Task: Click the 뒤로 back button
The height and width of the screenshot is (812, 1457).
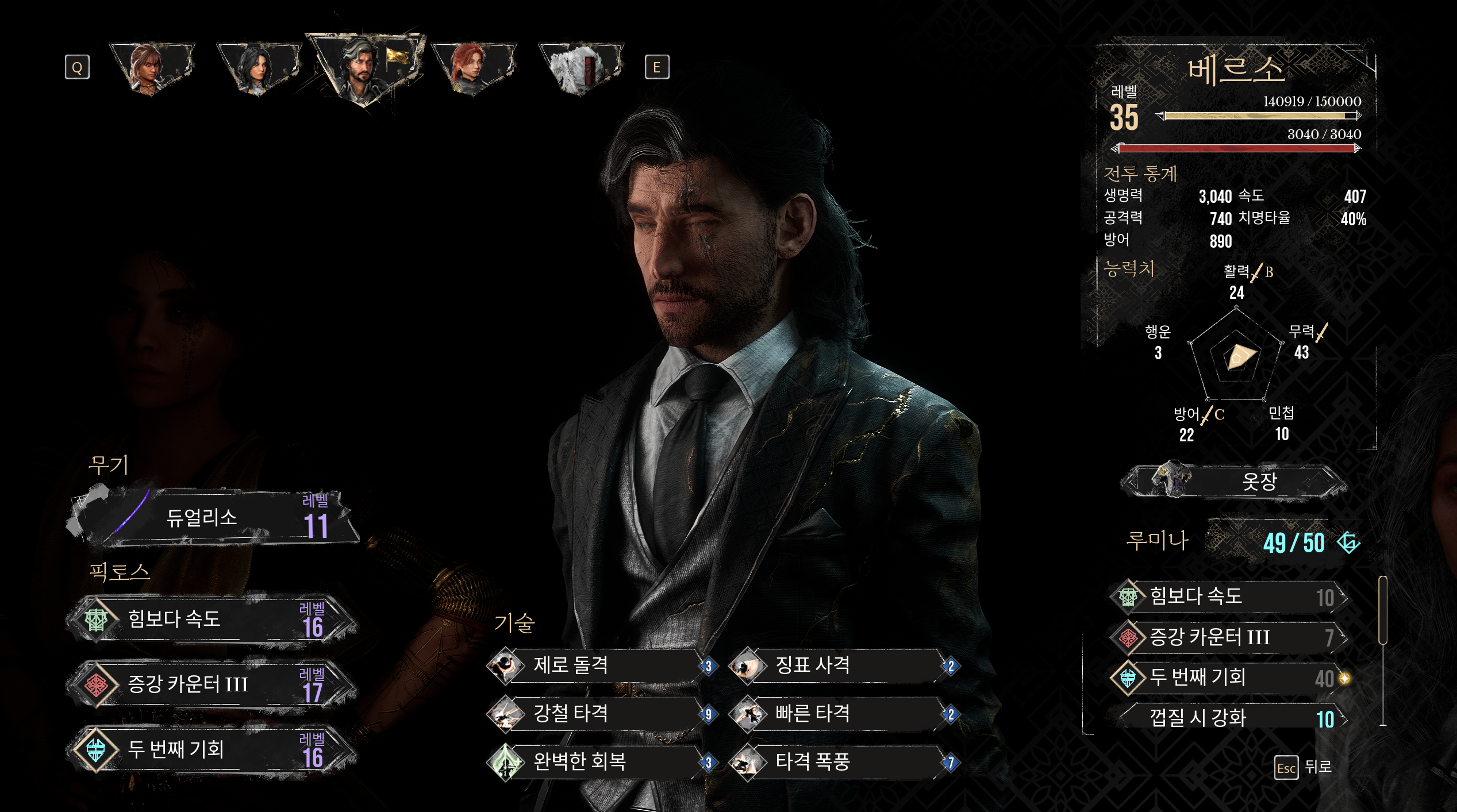Action: tap(1304, 767)
